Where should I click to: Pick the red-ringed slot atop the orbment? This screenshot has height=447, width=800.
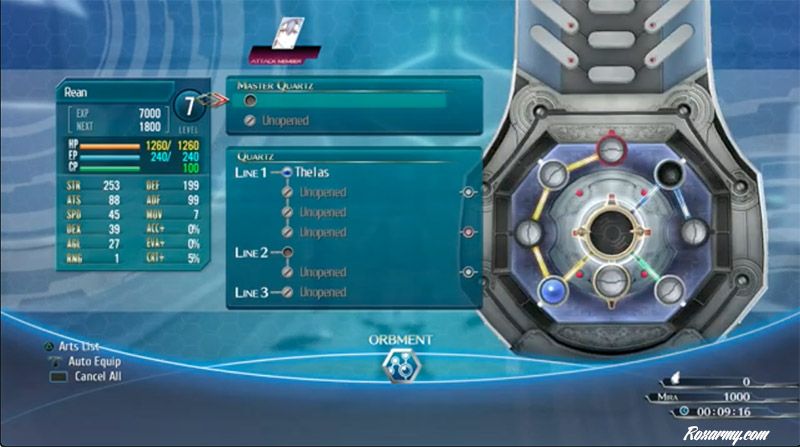tap(609, 151)
